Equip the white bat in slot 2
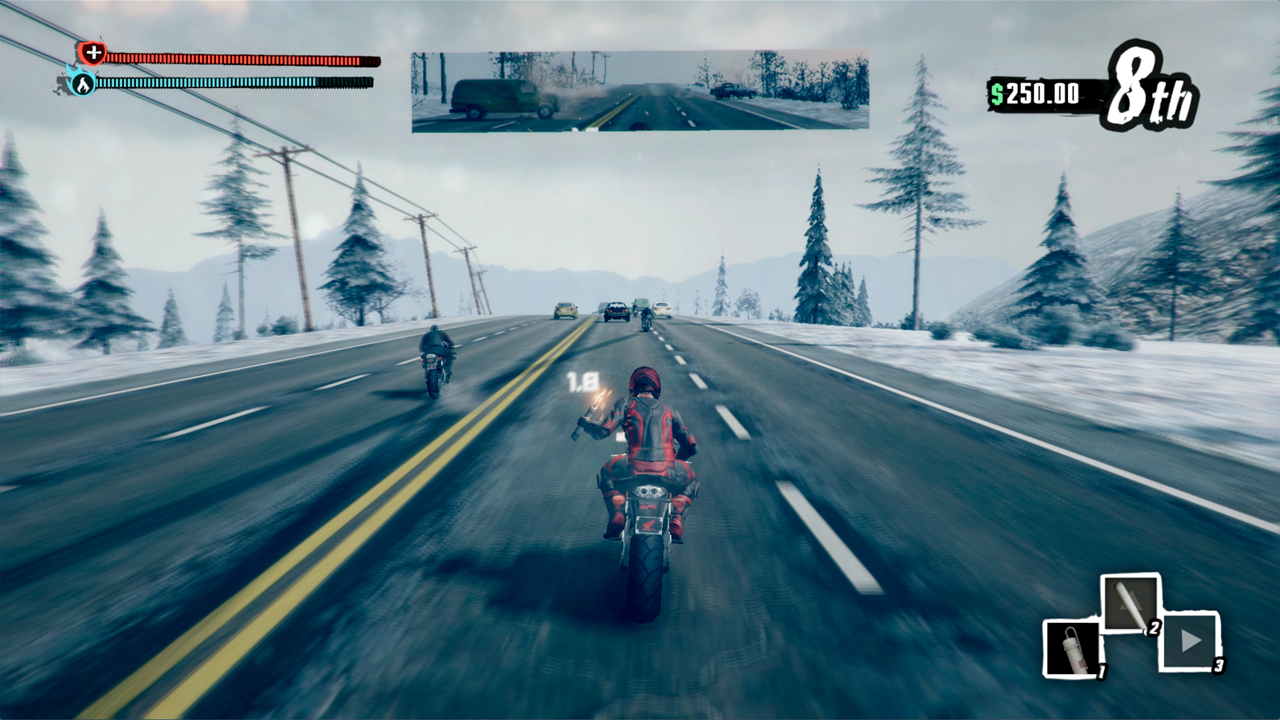This screenshot has width=1280, height=720. pos(1130,604)
